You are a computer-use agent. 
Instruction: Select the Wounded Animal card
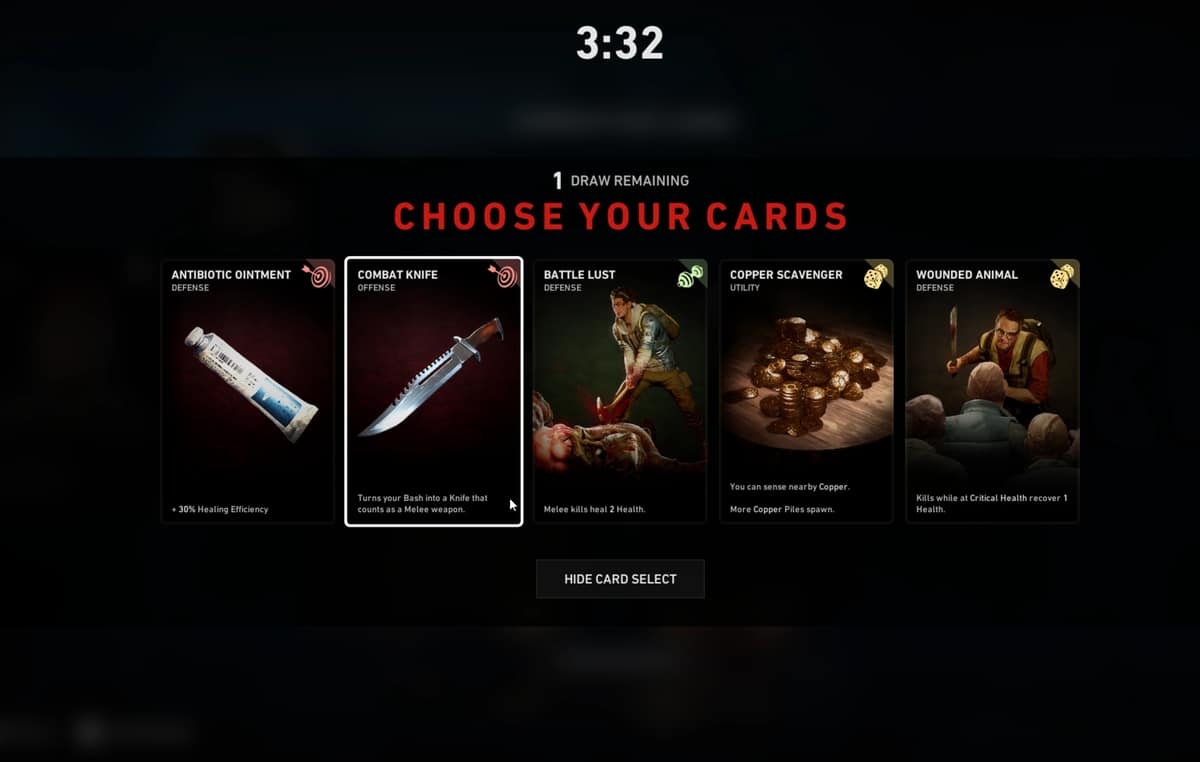992,391
